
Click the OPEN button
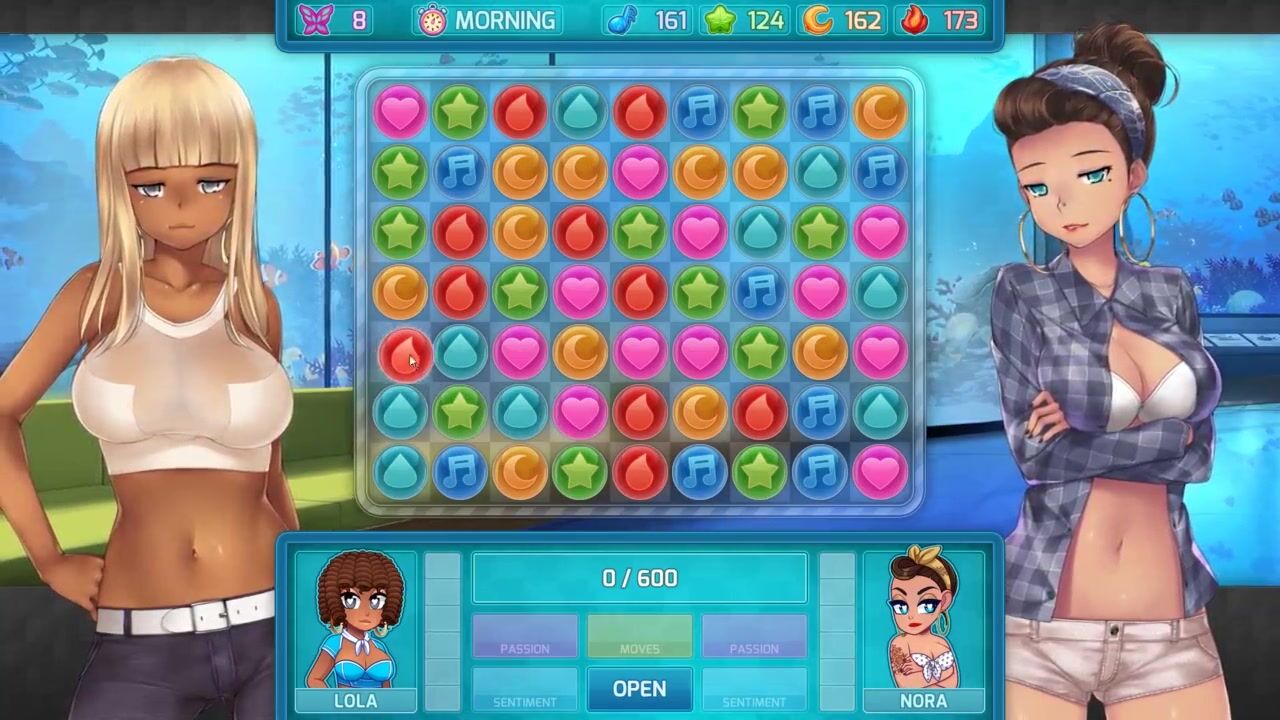(639, 689)
